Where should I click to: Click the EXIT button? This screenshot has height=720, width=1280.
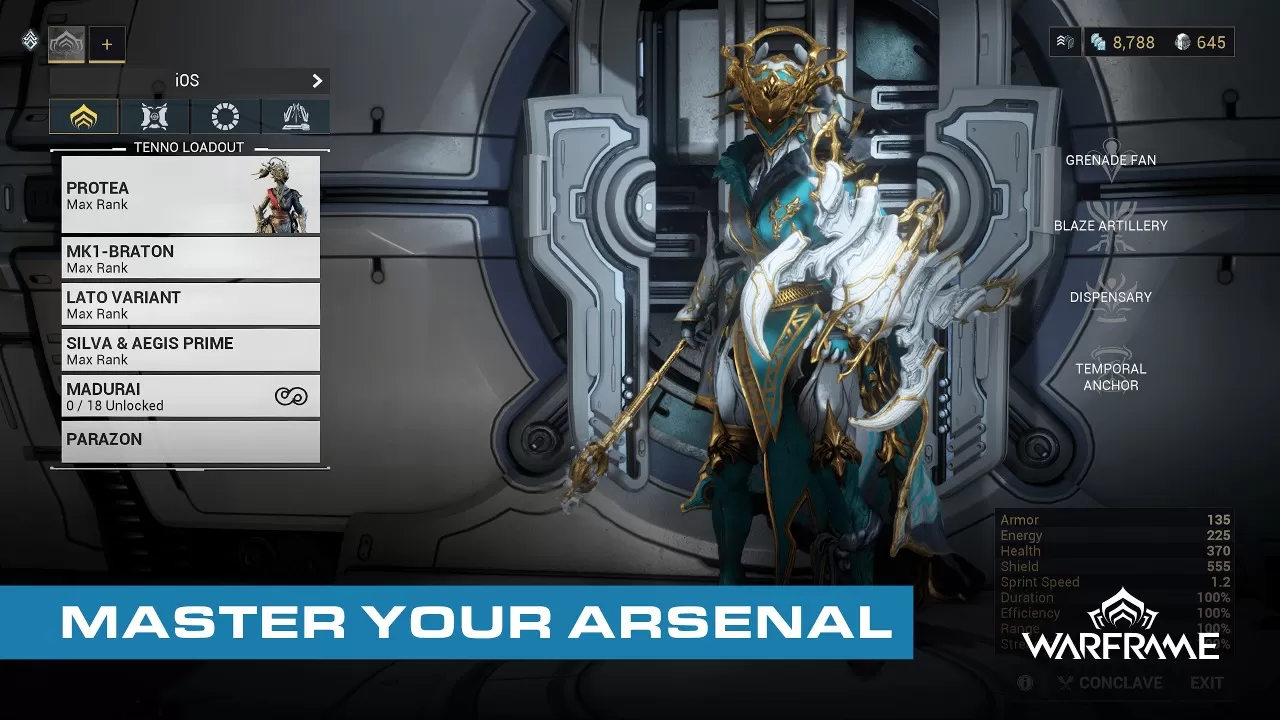[1206, 682]
